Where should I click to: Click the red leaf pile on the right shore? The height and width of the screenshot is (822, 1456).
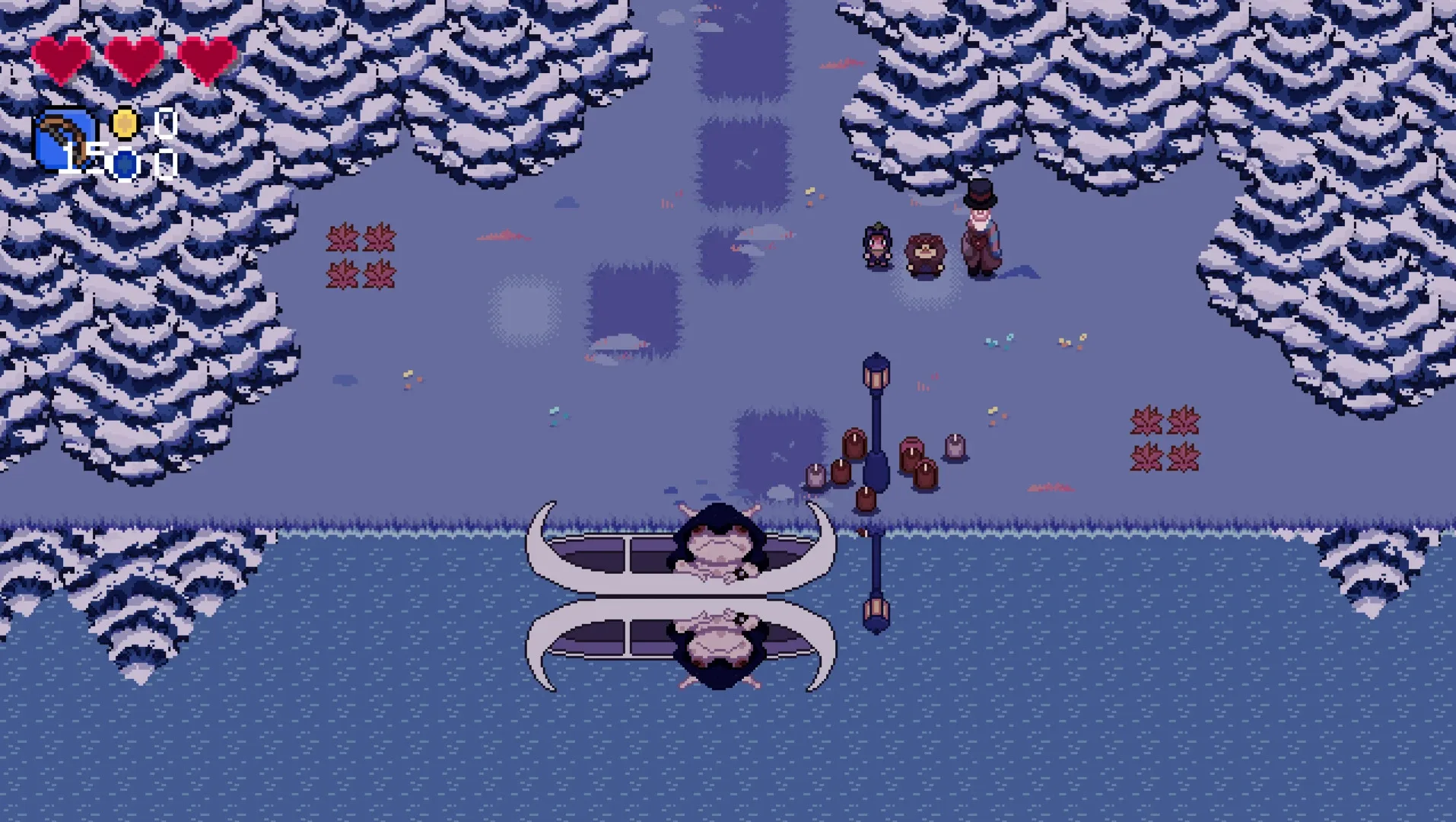click(x=1164, y=438)
